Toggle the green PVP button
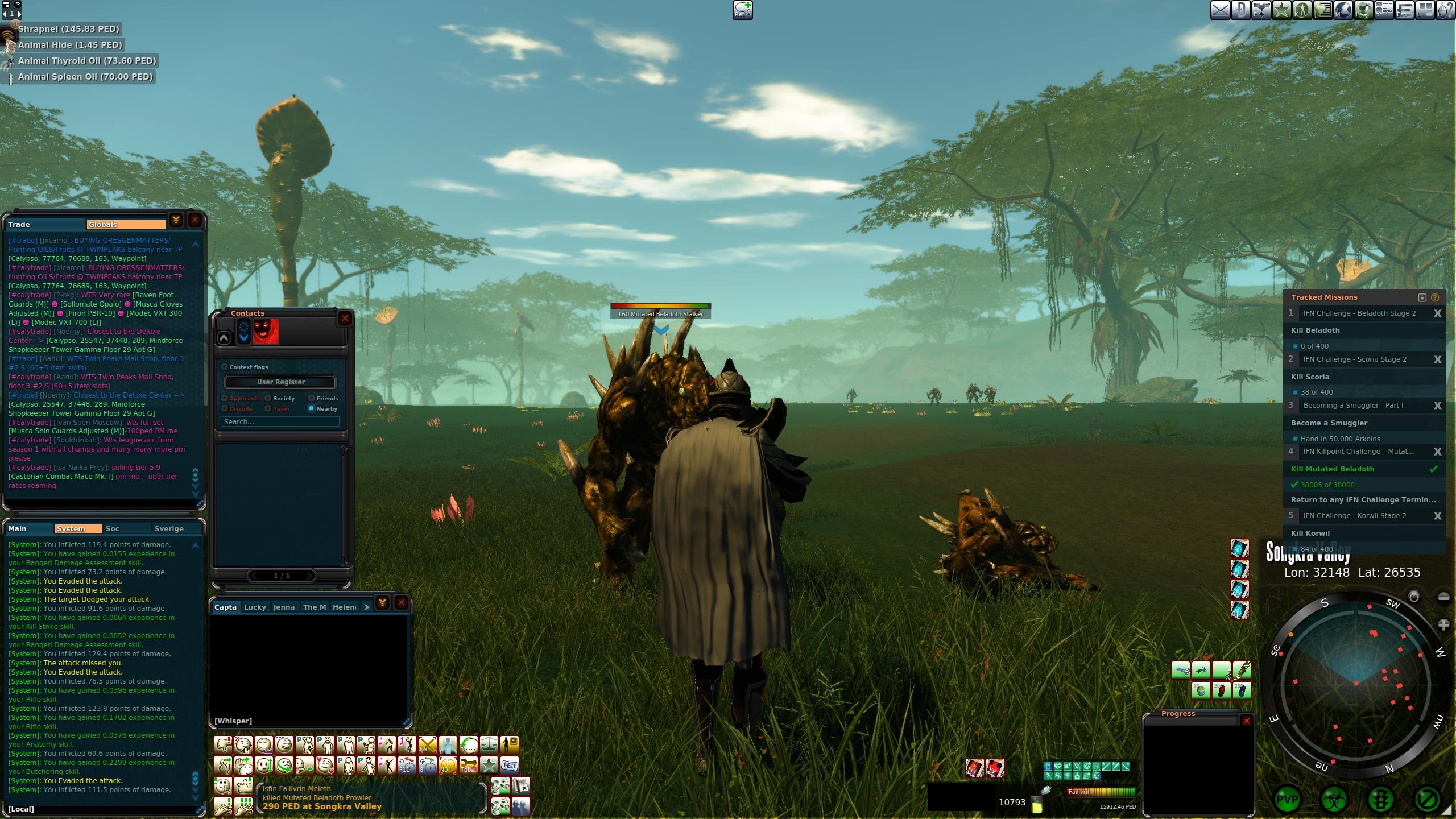Viewport: 1456px width, 819px height. point(1288,800)
